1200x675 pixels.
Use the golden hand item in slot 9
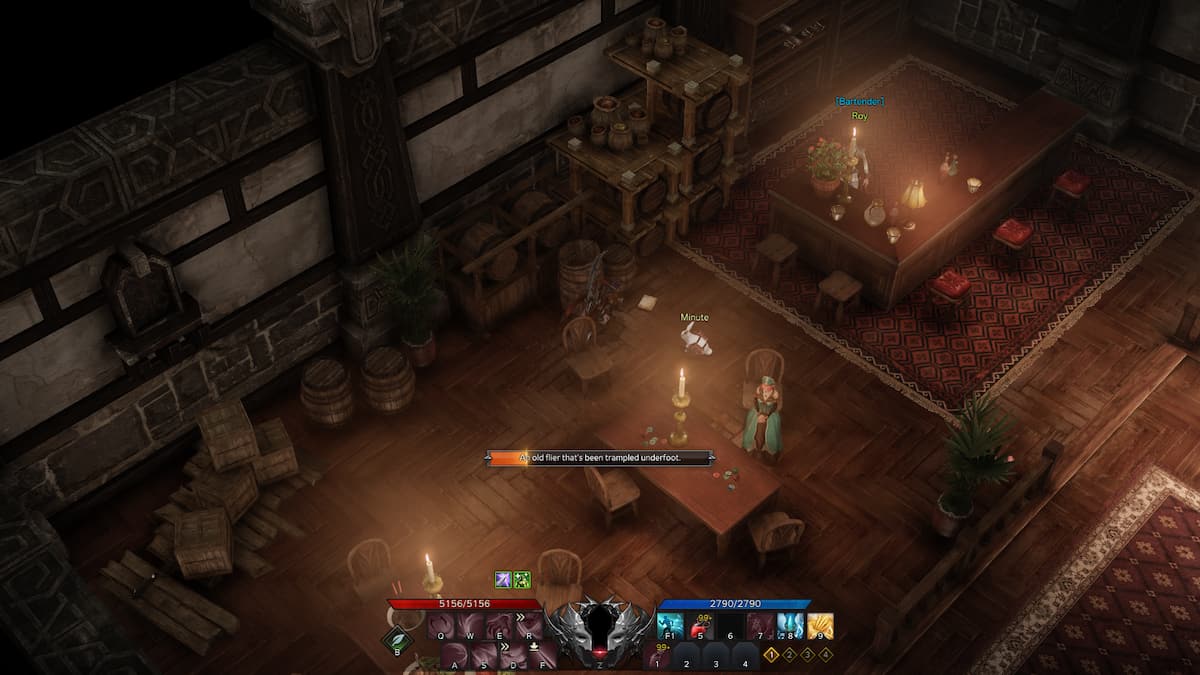(820, 627)
